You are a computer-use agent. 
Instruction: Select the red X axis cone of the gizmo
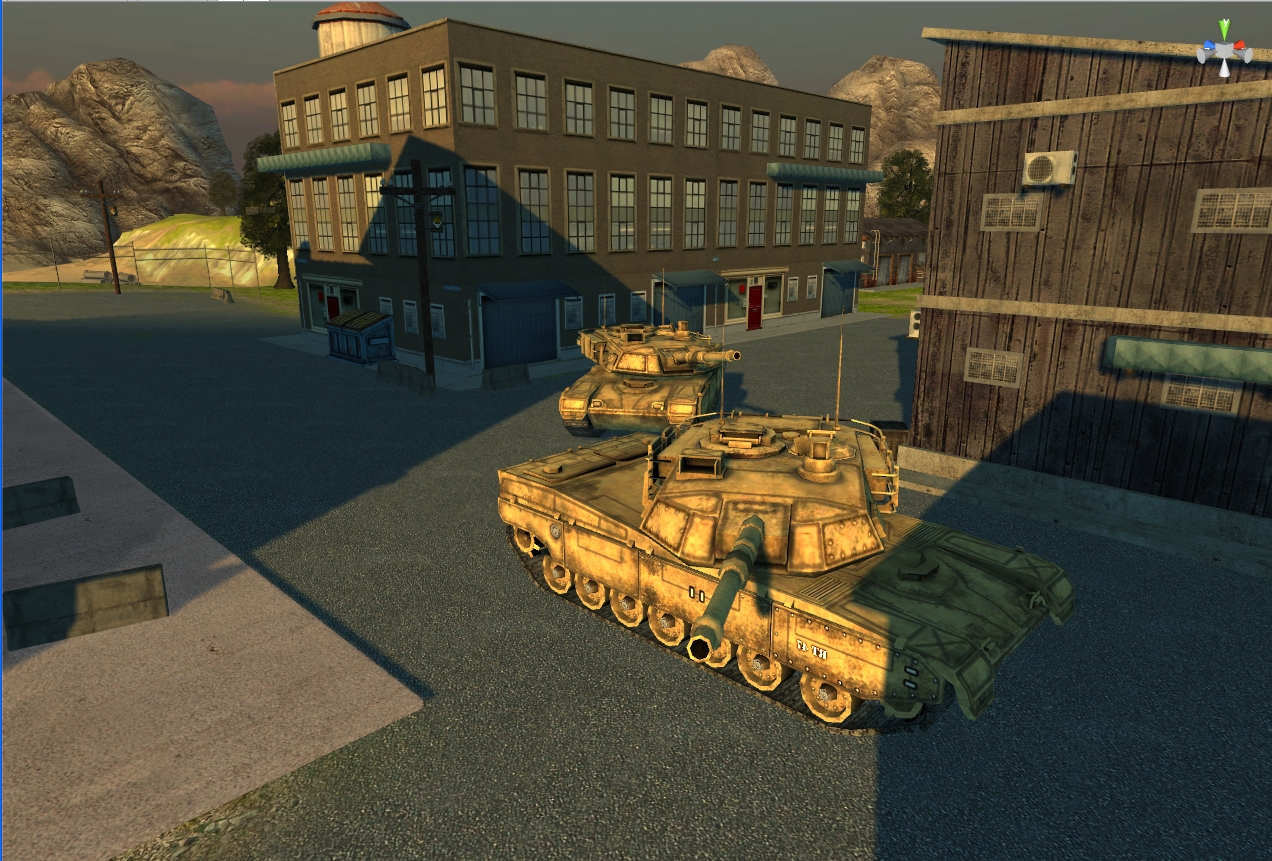pos(1241,46)
